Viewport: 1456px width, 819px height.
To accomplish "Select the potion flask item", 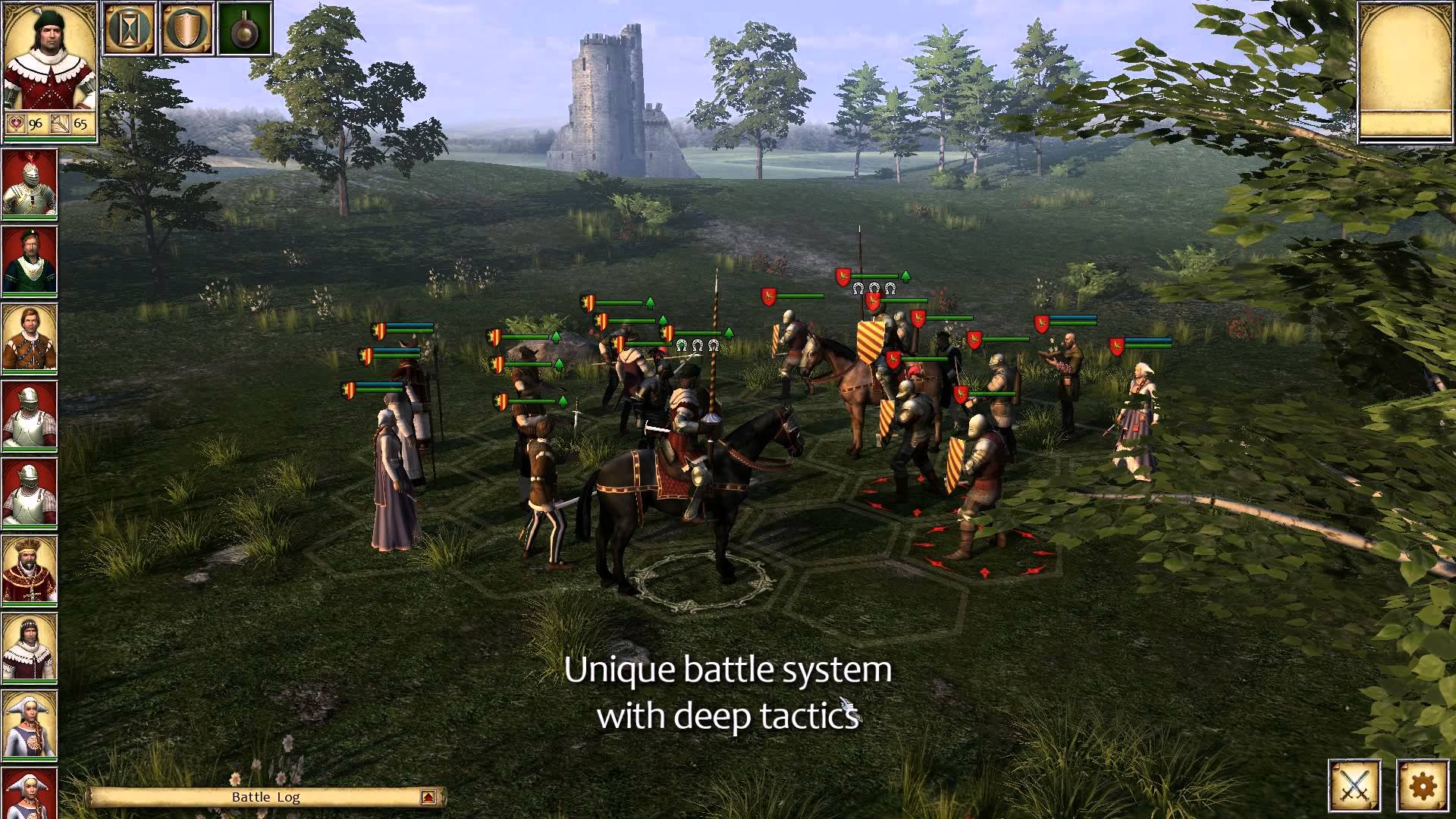I will coord(244,30).
